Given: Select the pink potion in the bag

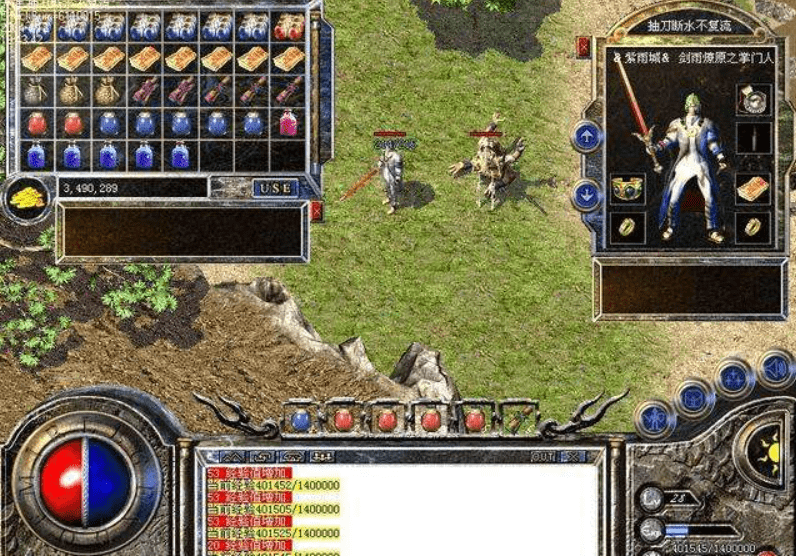Looking at the screenshot, I should pos(288,123).
